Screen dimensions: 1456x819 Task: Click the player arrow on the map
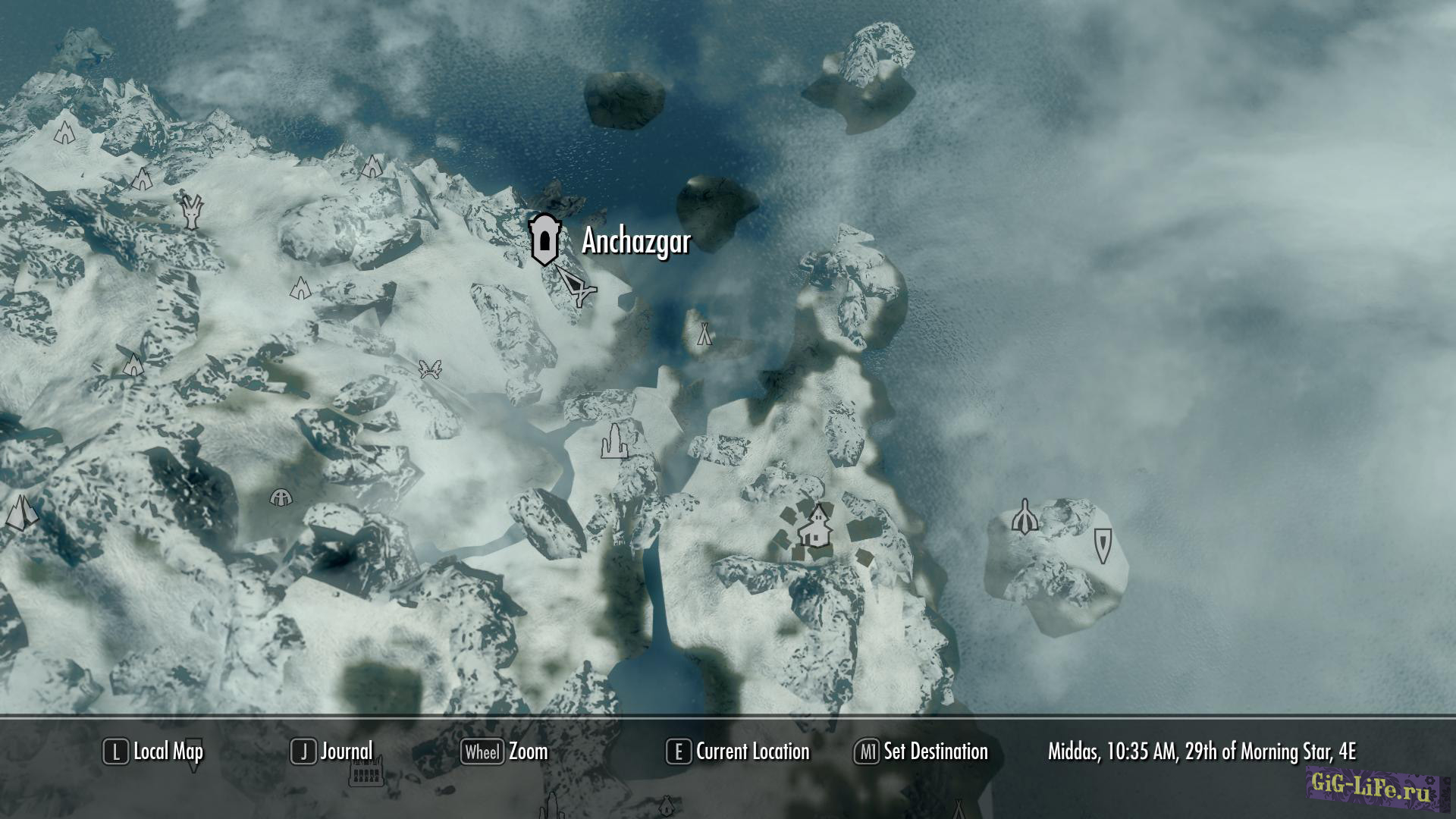pos(577,287)
